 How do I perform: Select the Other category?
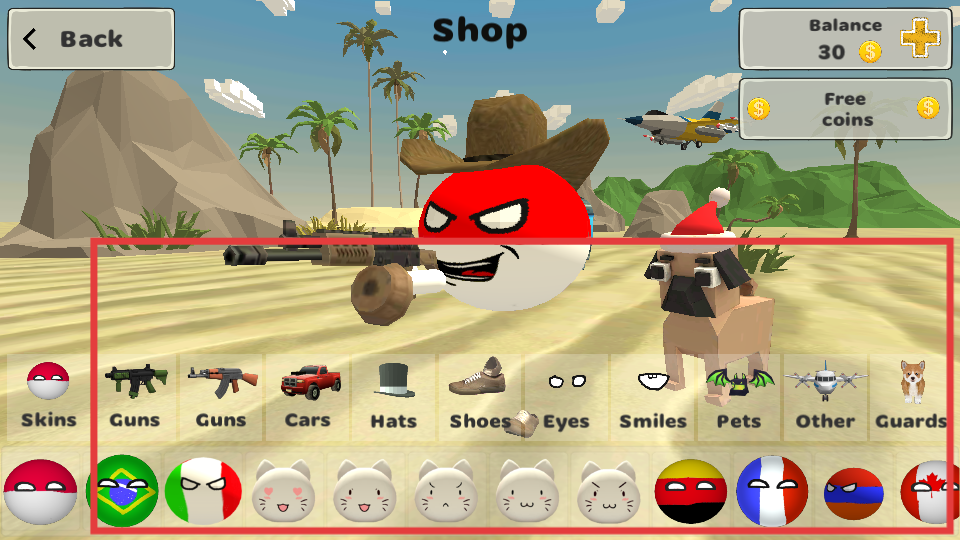[x=825, y=397]
